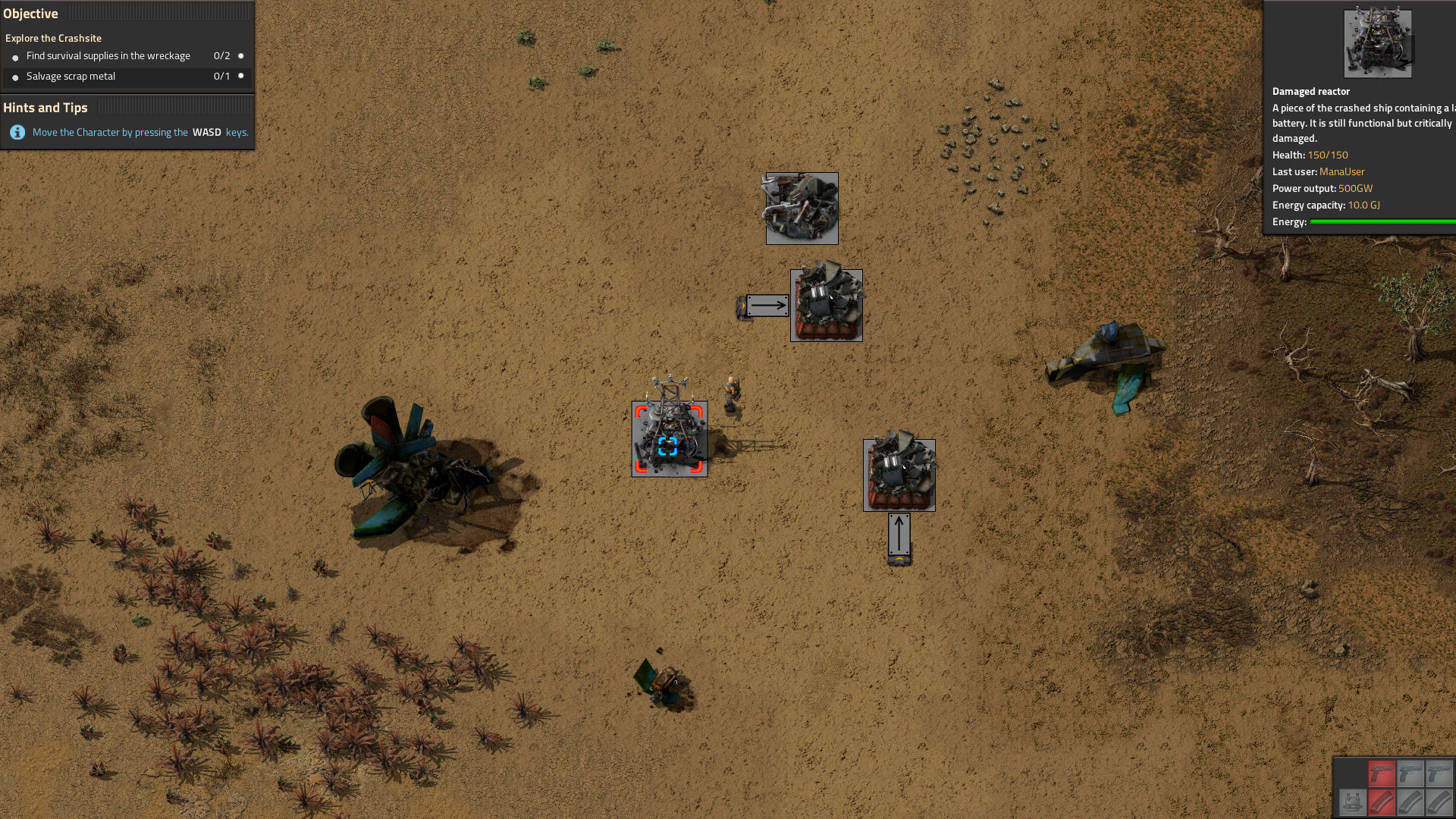This screenshot has width=1456, height=819.
Task: Mark the 'Salvage scrap metal' objective circle
Action: [241, 77]
